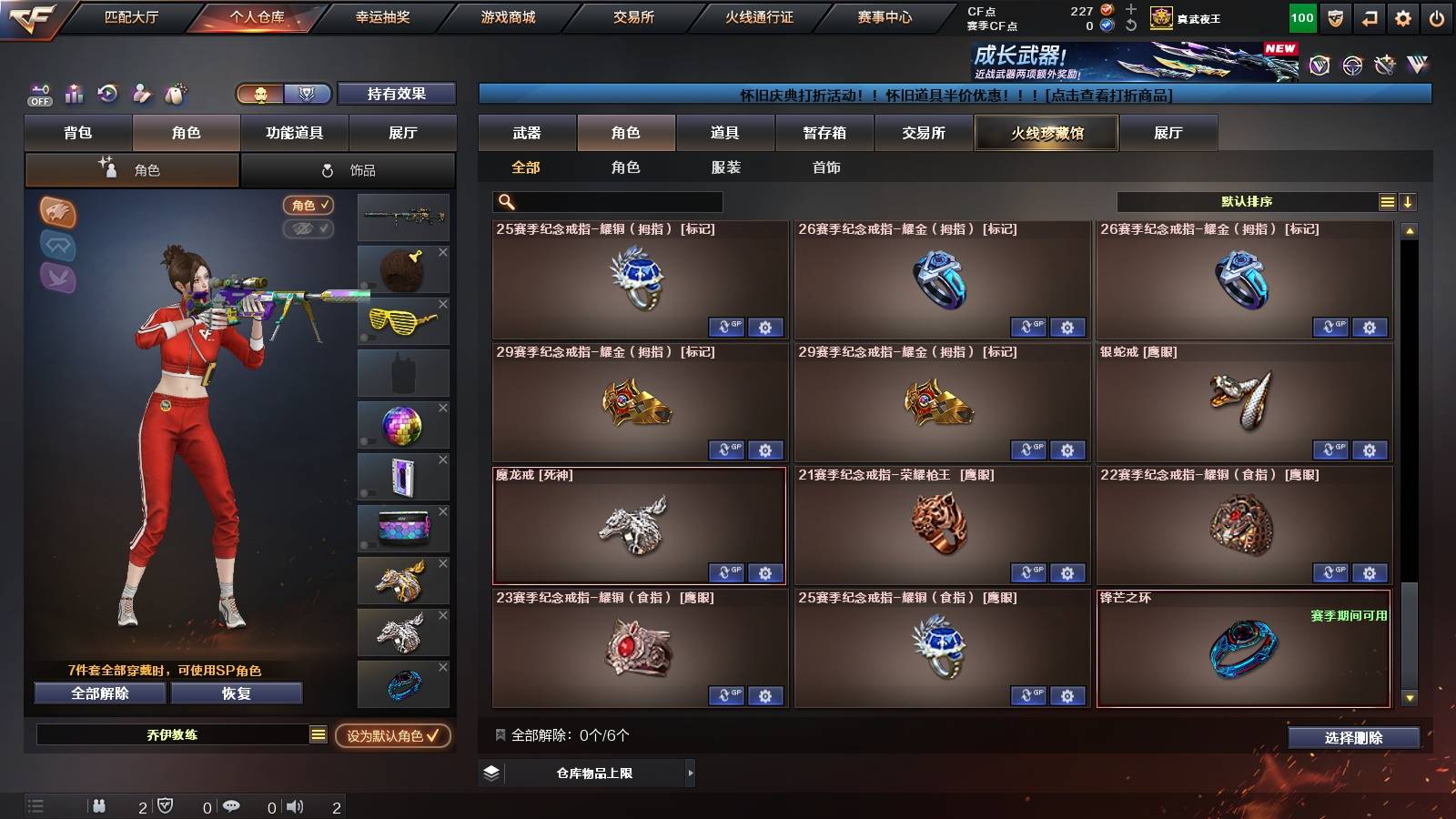Viewport: 1456px width, 819px height.
Task: Click the 选择删除 button at bottom-right
Action: (x=1352, y=739)
